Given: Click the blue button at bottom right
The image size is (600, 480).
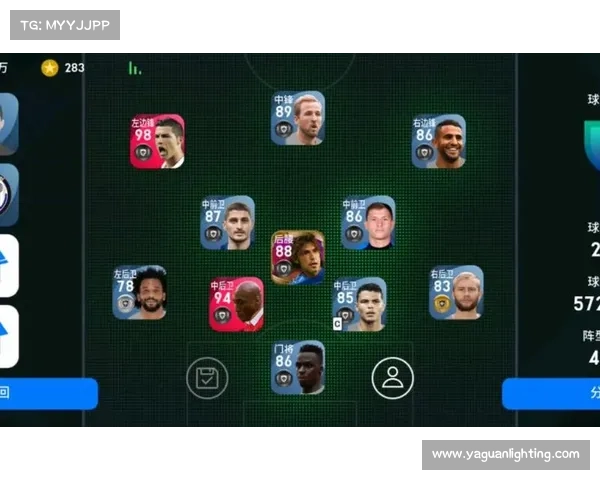Looking at the screenshot, I should point(551,393).
